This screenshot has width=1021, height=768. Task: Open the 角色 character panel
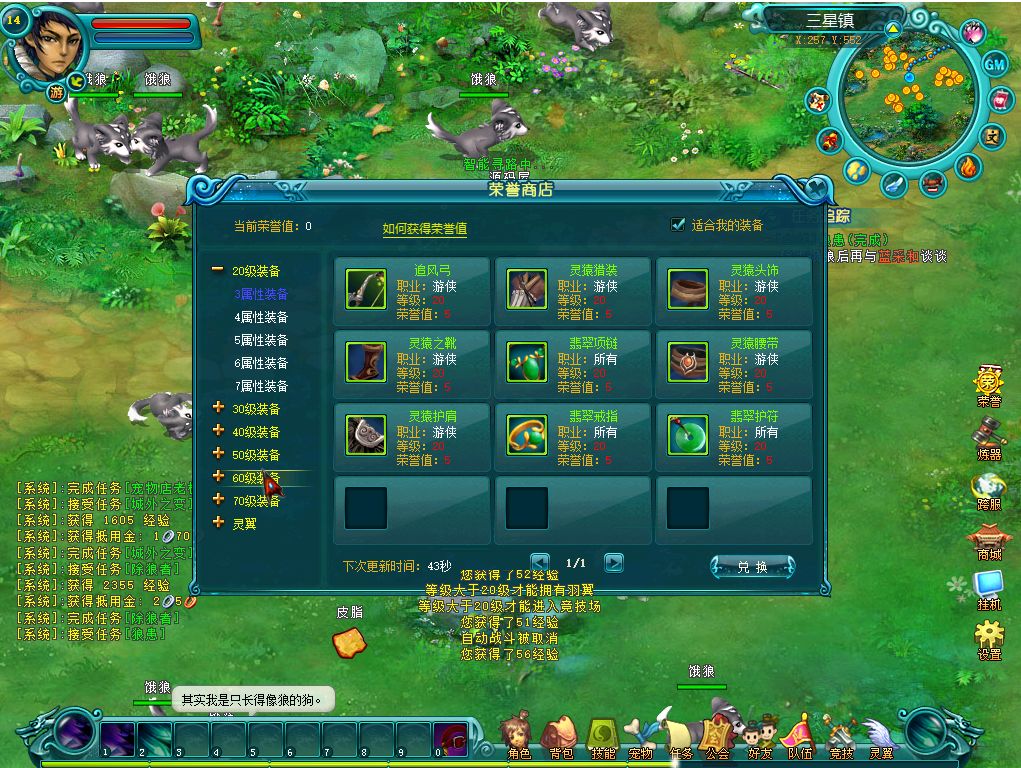tap(517, 737)
